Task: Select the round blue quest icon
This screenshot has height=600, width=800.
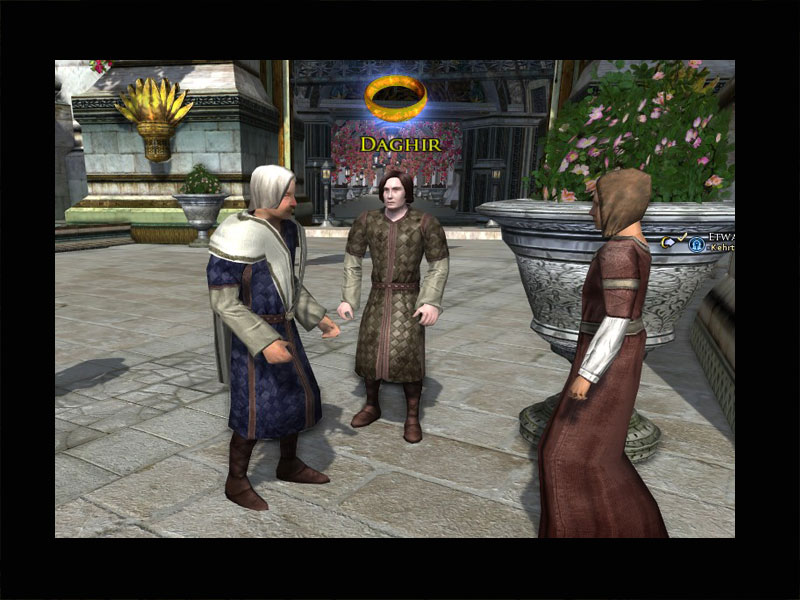Action: click(696, 245)
